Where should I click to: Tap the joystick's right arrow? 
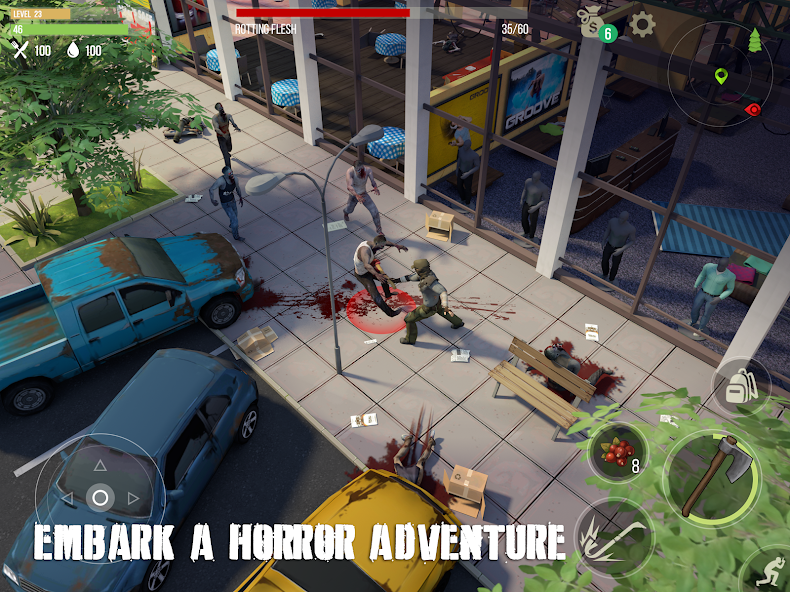[134, 498]
